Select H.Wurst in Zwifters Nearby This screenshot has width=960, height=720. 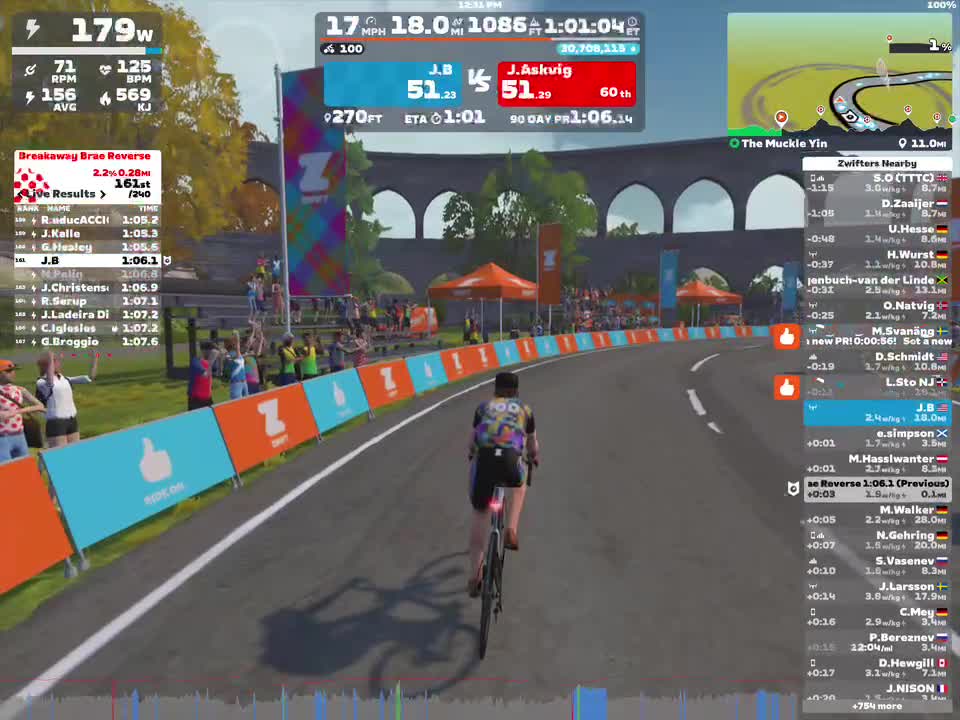coord(877,259)
